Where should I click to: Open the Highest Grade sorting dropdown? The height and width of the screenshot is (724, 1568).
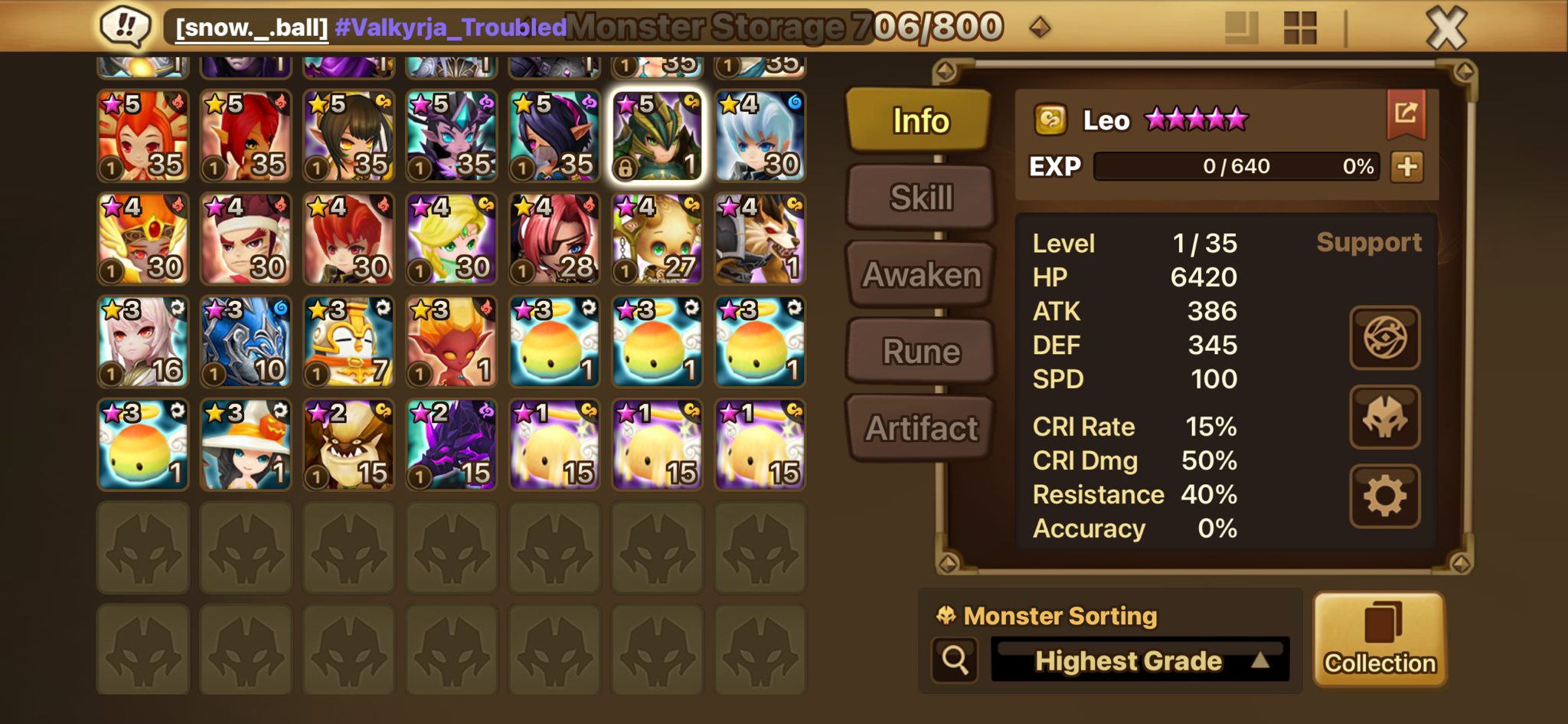pos(1140,660)
